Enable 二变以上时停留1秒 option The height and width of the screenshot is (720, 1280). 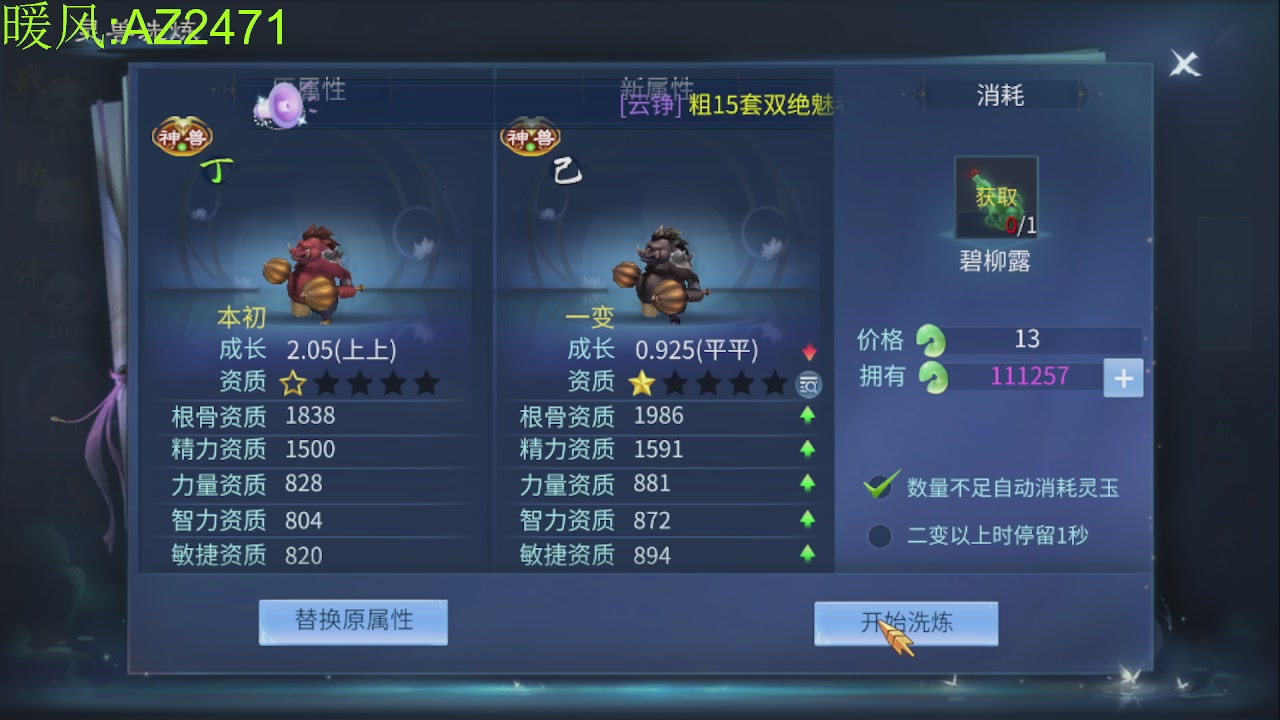pos(879,537)
